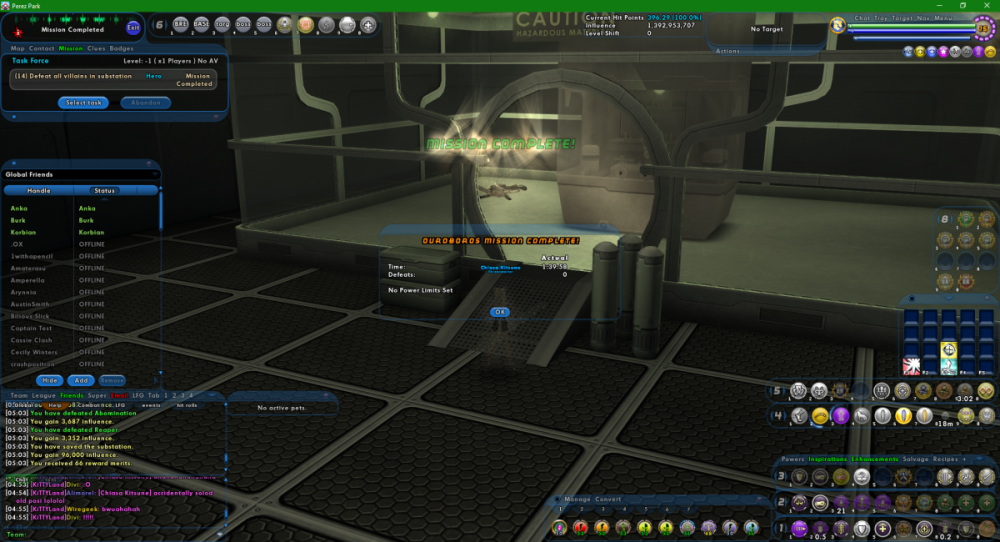Switch to the Map tab
Viewport: 1000px width, 542px height.
coord(17,47)
